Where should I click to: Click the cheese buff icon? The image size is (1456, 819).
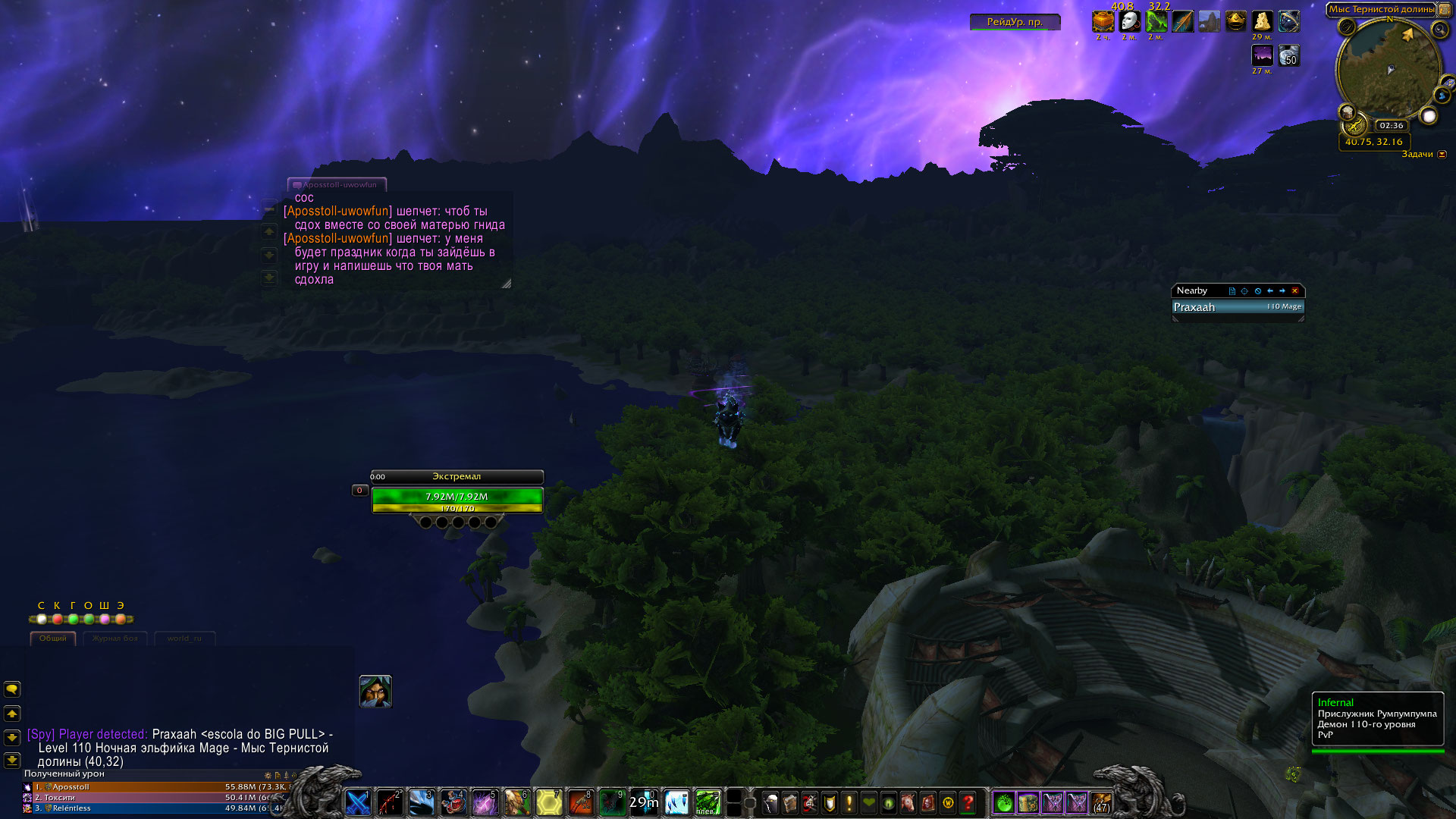pyautogui.click(x=1262, y=21)
